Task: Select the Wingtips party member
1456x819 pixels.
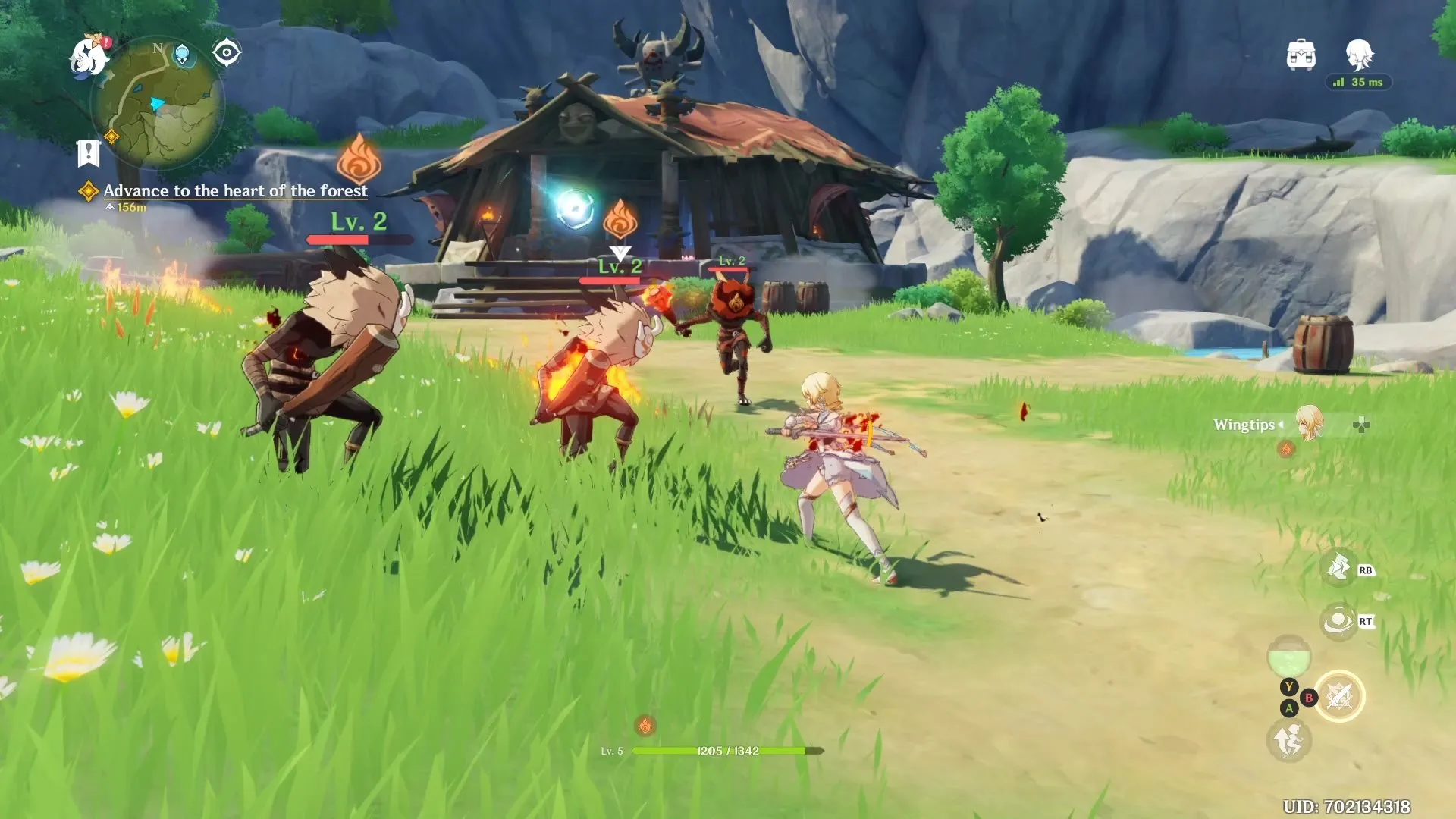Action: click(1308, 424)
